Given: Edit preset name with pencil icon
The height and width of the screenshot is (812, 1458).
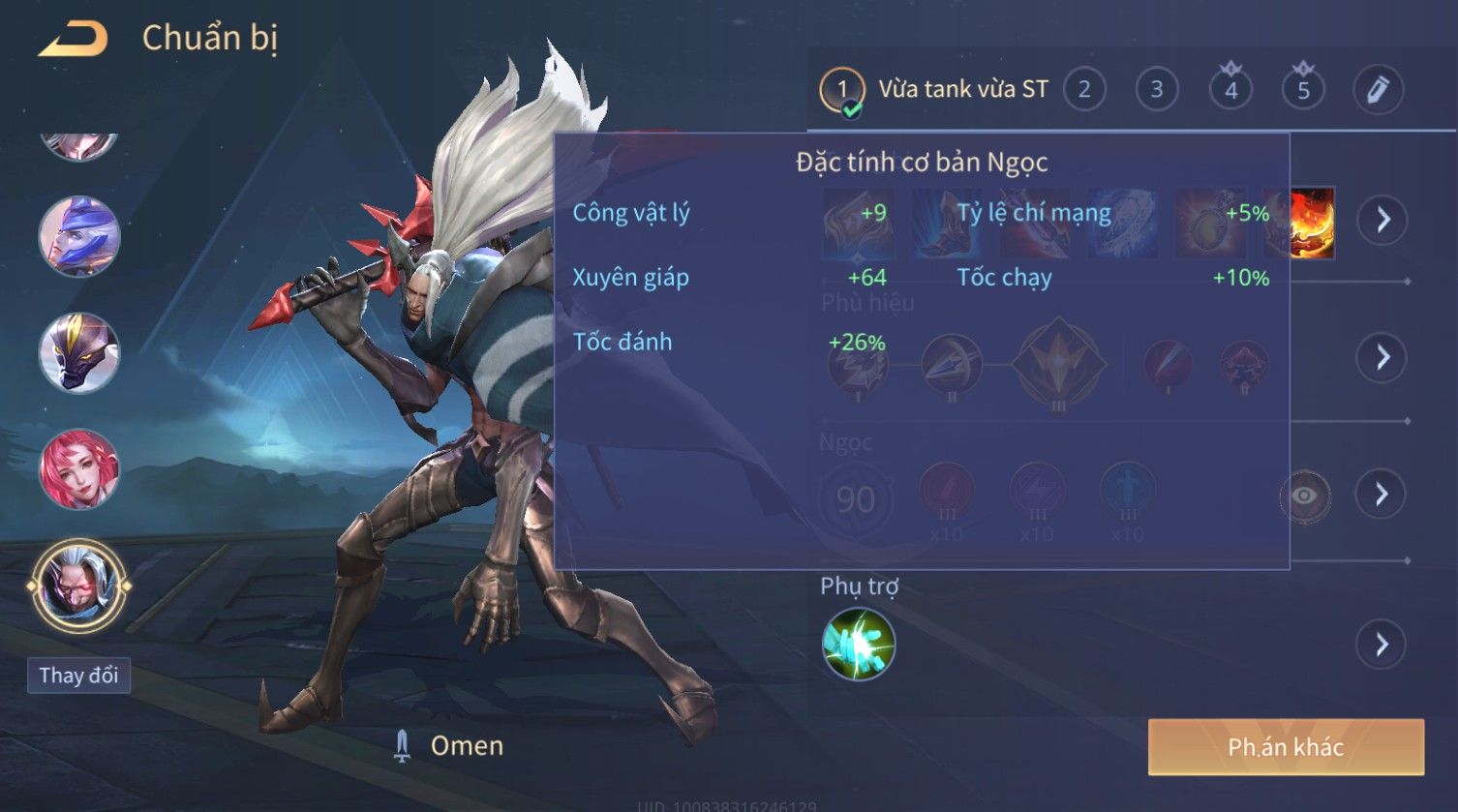Looking at the screenshot, I should point(1378,90).
